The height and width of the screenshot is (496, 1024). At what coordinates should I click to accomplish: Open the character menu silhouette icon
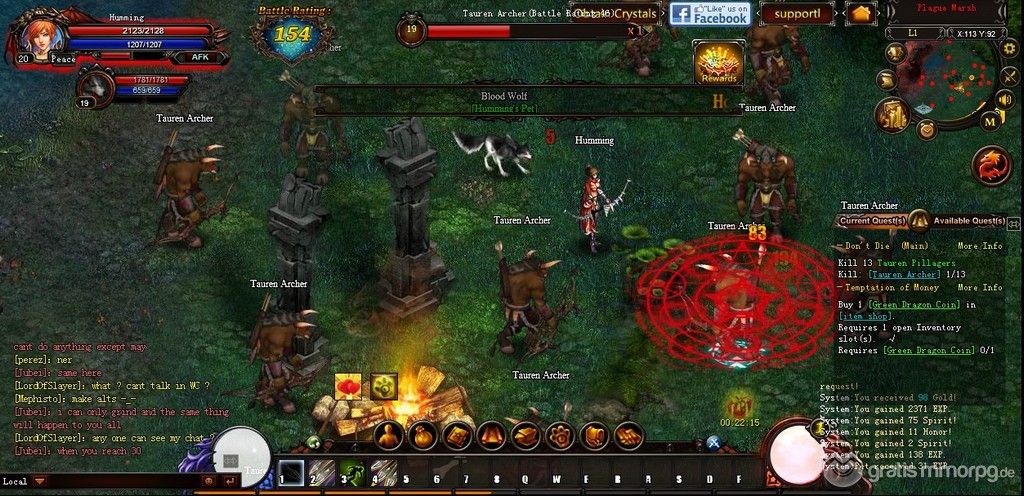(x=390, y=436)
